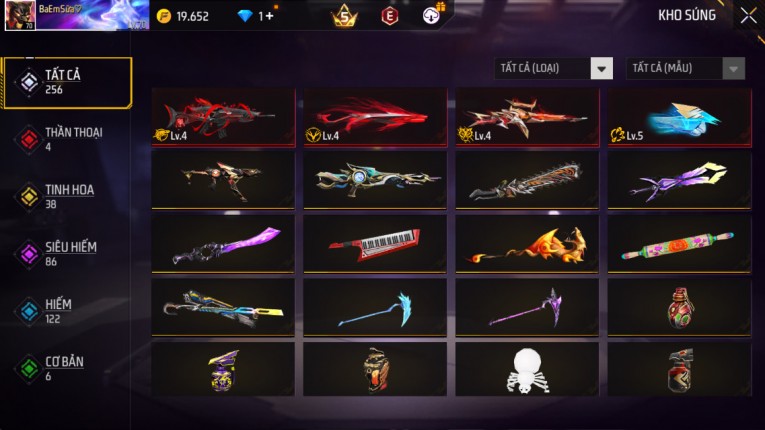Pick the blue scythe skin

375,307
